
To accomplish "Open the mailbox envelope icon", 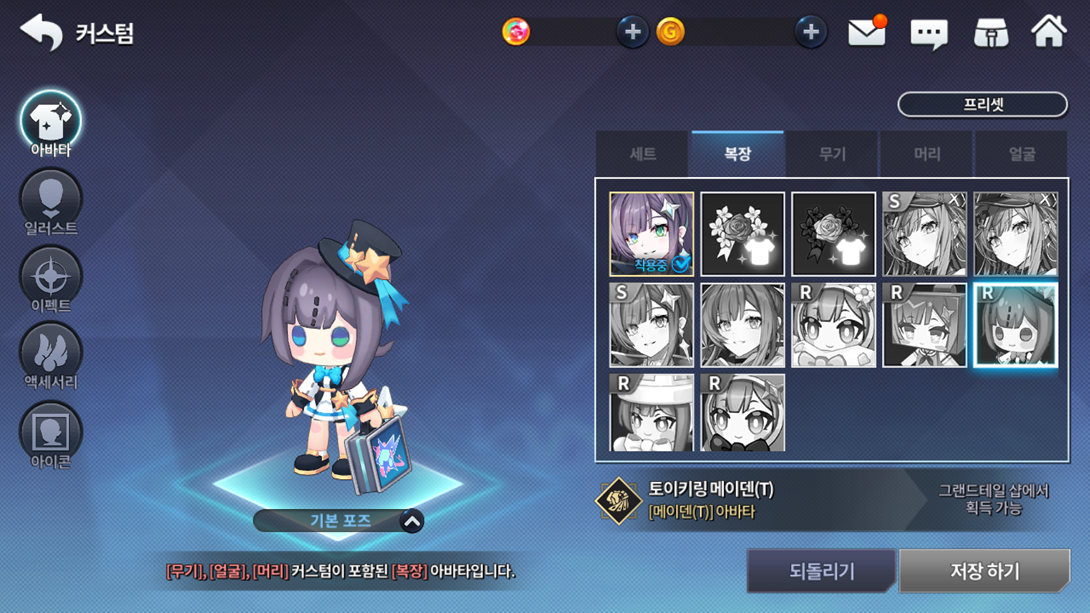I will tap(866, 33).
